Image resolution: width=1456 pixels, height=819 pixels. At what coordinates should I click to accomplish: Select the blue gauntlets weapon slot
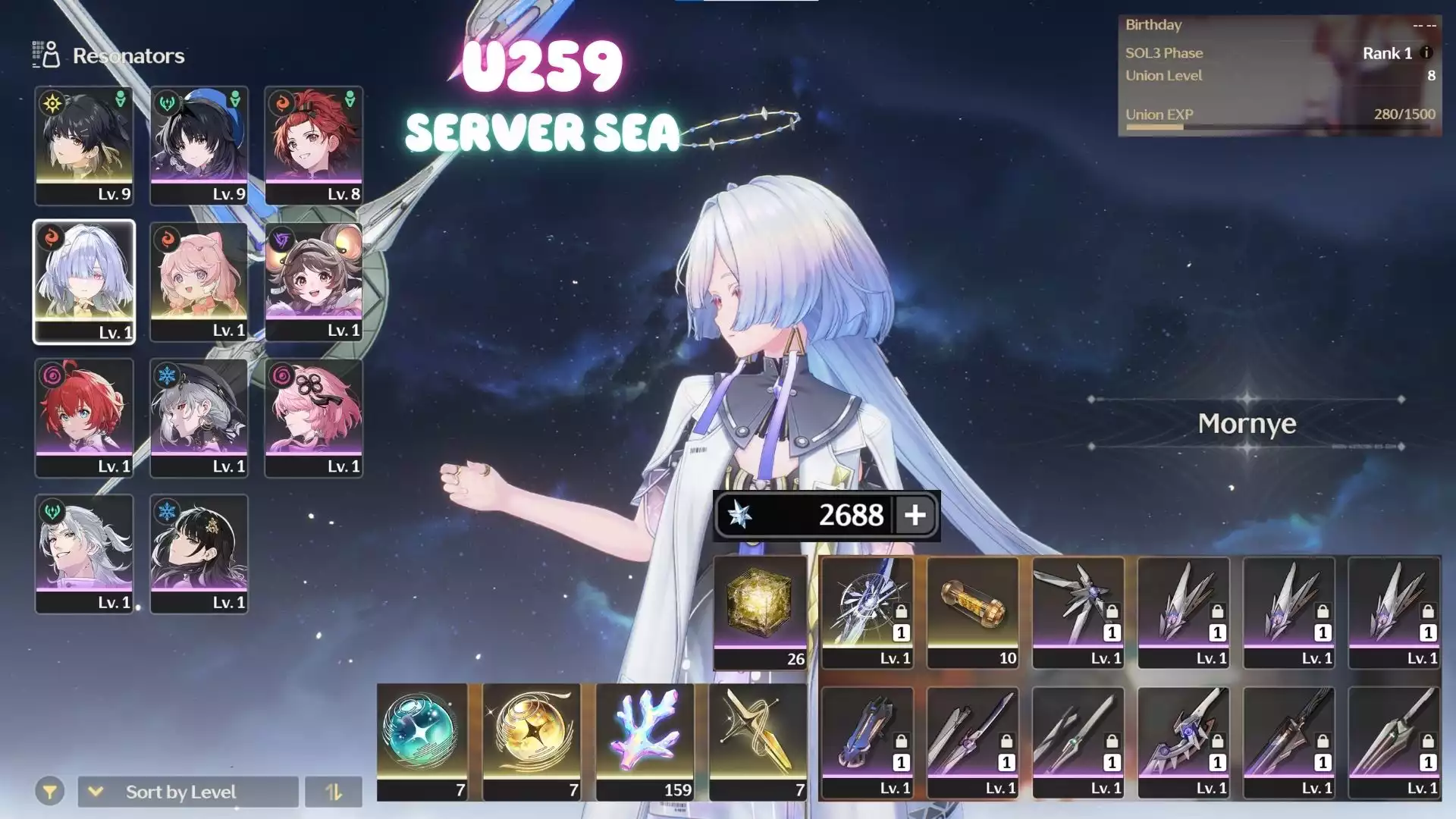point(867,742)
